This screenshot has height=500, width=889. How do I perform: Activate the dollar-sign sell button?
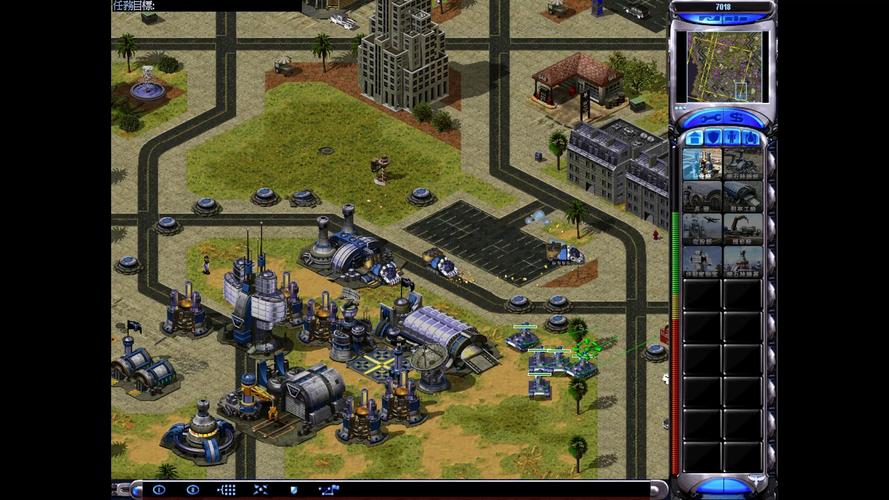(737, 118)
